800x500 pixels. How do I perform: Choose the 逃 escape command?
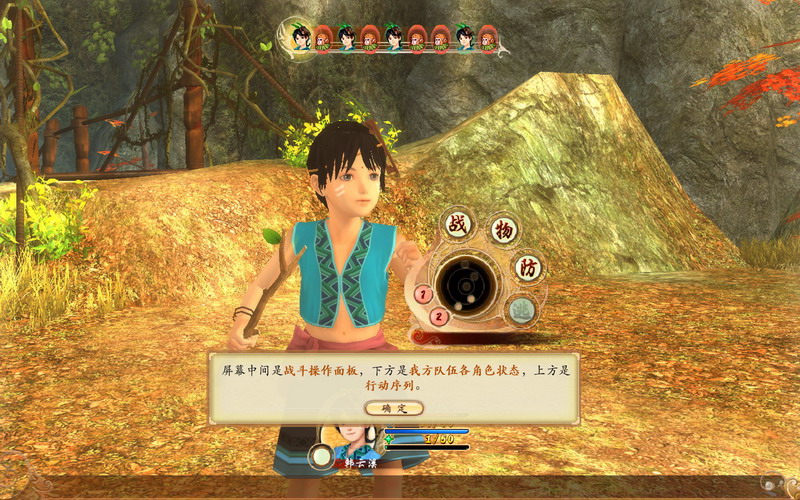click(x=521, y=310)
